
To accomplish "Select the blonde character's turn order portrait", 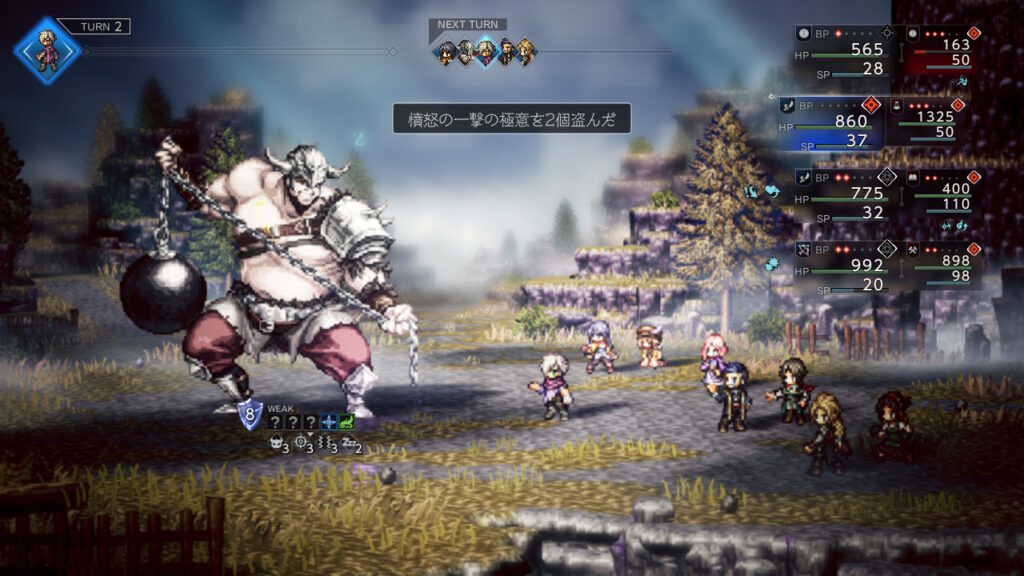I will coord(526,51).
